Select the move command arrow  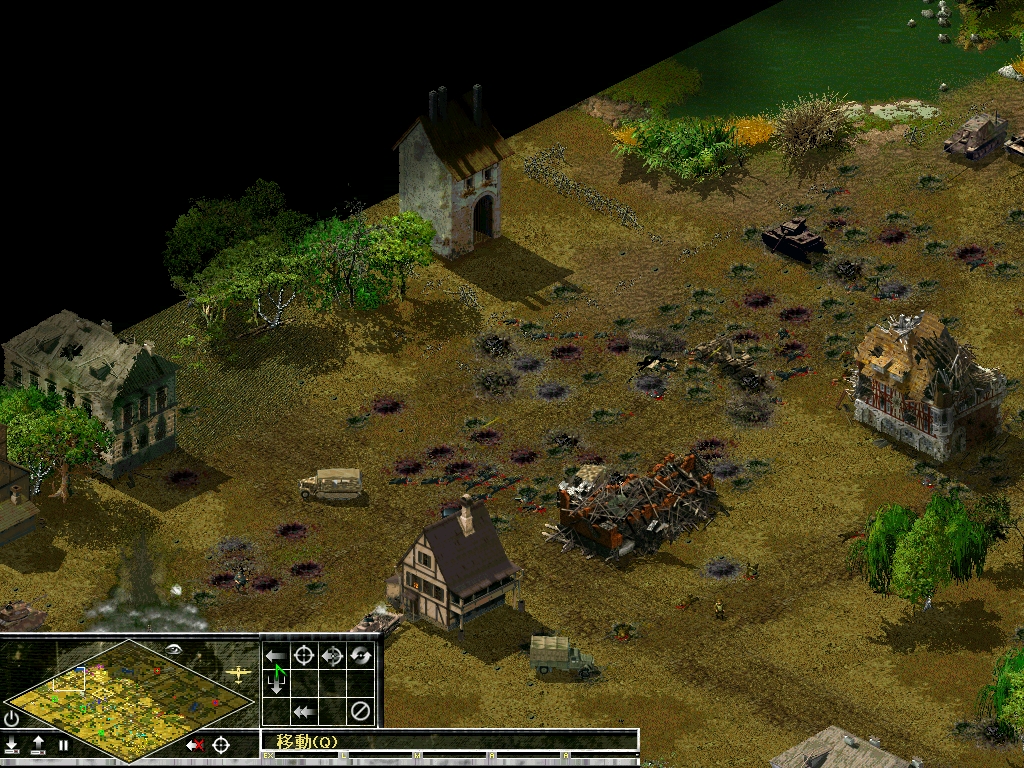(275, 656)
